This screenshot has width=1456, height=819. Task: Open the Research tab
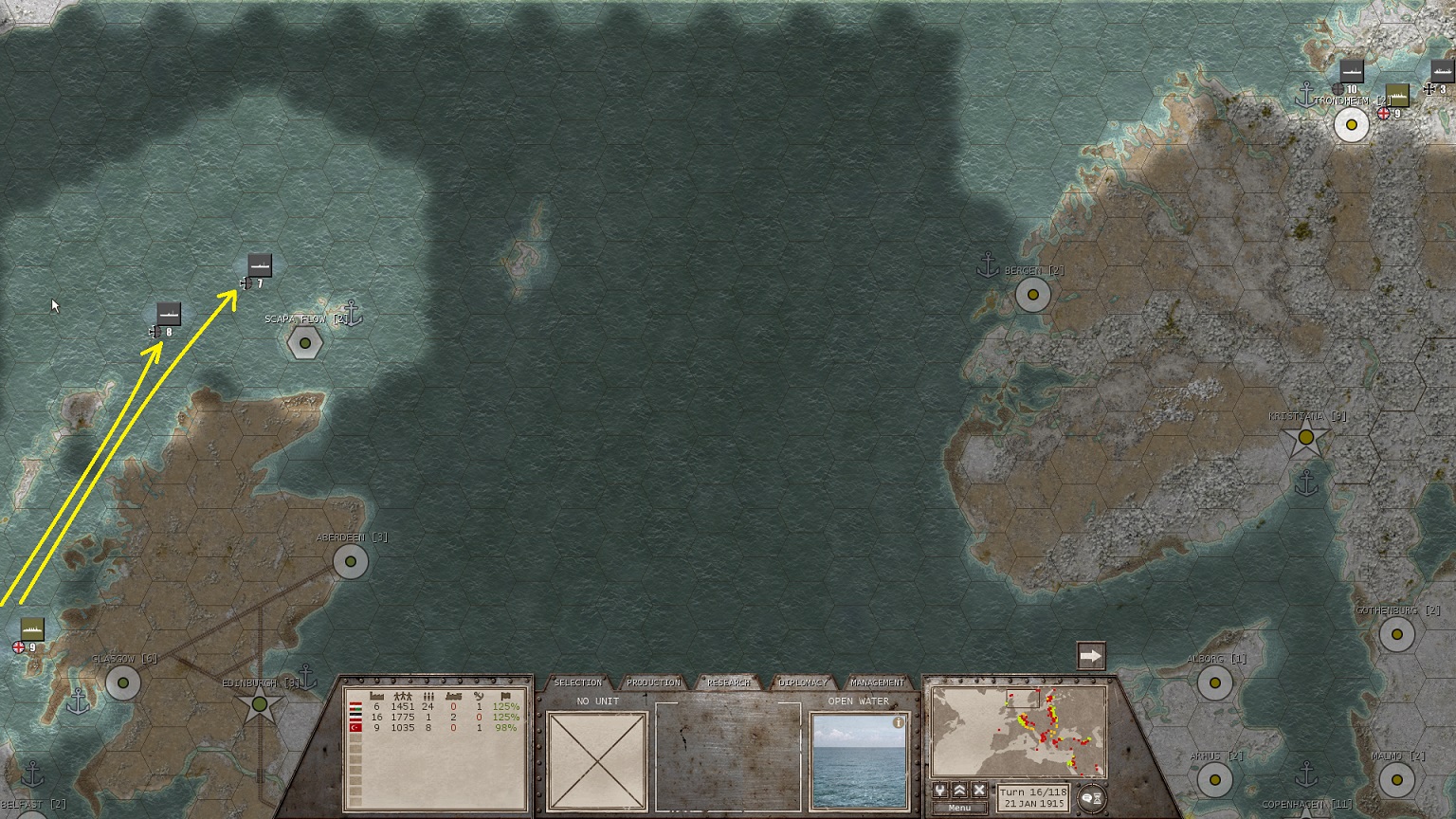(x=728, y=682)
